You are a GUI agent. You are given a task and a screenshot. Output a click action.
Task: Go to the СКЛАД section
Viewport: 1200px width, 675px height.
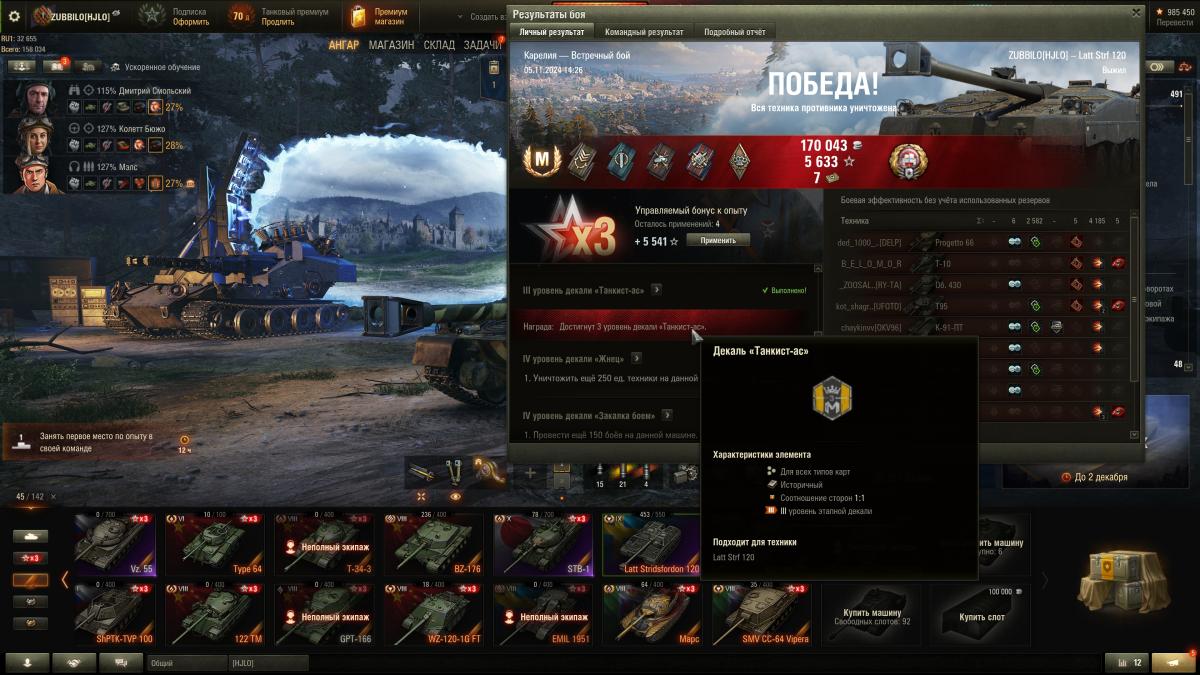point(439,45)
